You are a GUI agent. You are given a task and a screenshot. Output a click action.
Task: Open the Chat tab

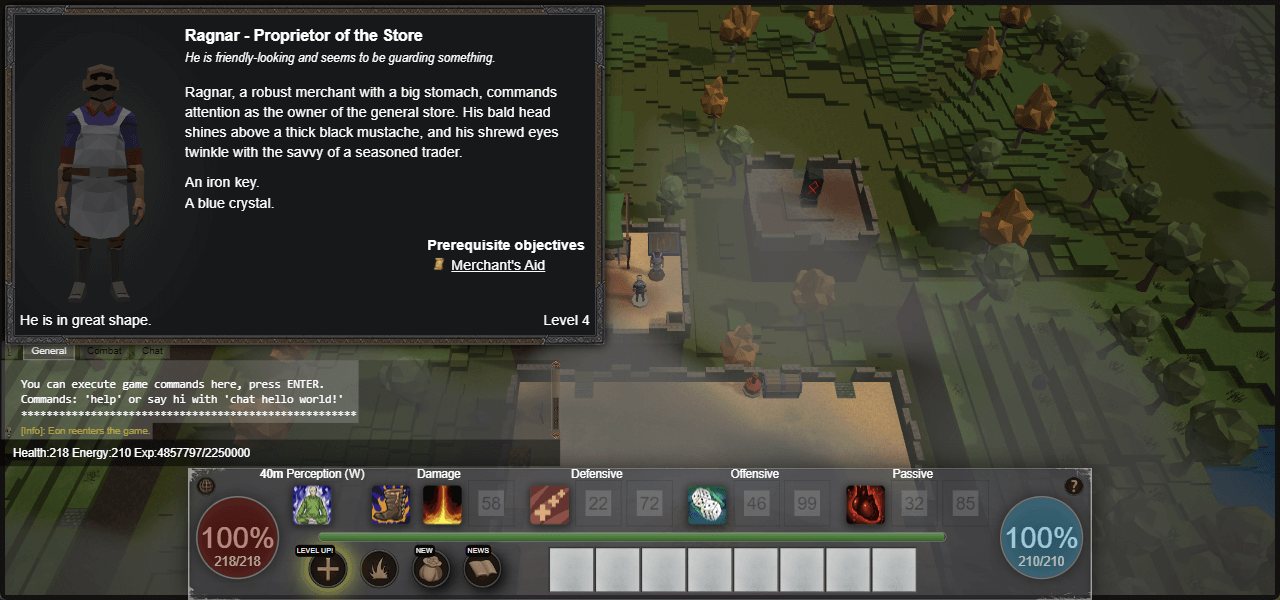(x=152, y=351)
